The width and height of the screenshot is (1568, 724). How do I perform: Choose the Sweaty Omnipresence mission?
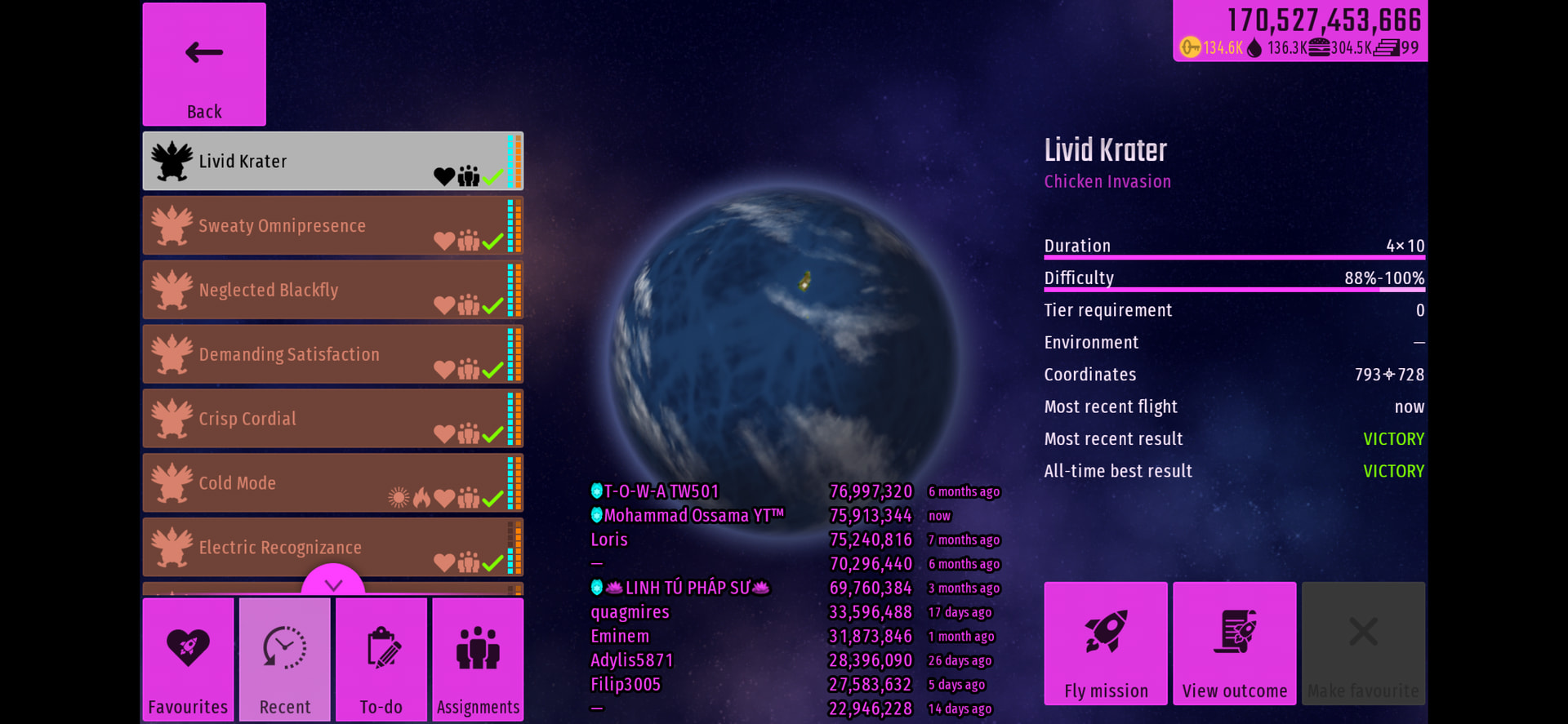332,226
